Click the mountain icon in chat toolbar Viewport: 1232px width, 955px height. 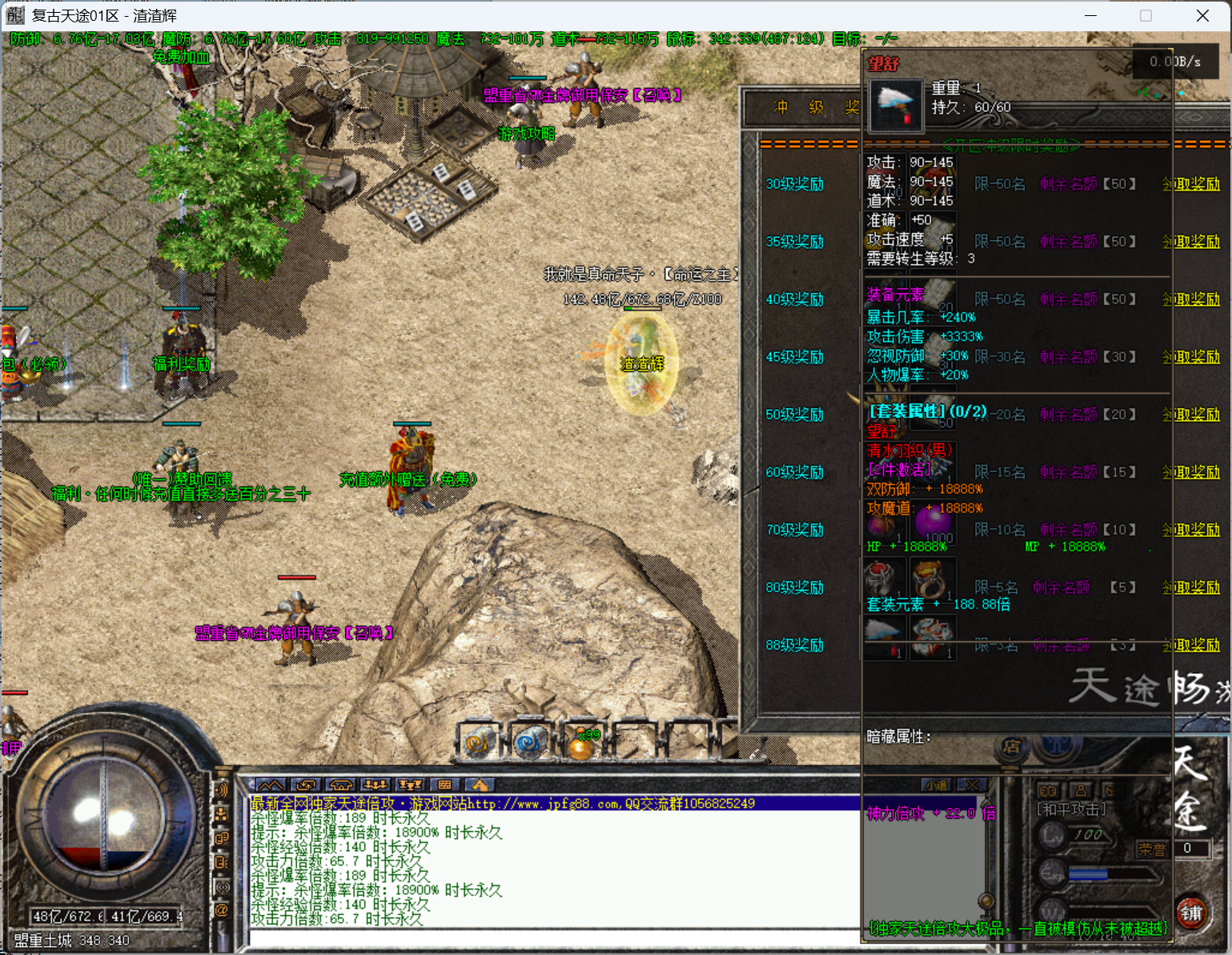tap(270, 785)
